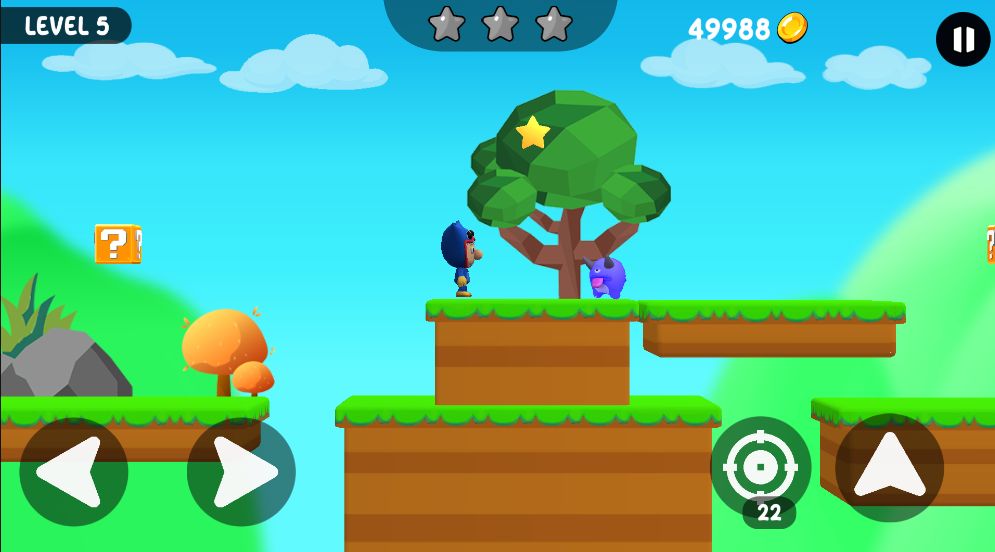Jump with the up arrow button
This screenshot has width=995, height=552.
click(889, 467)
